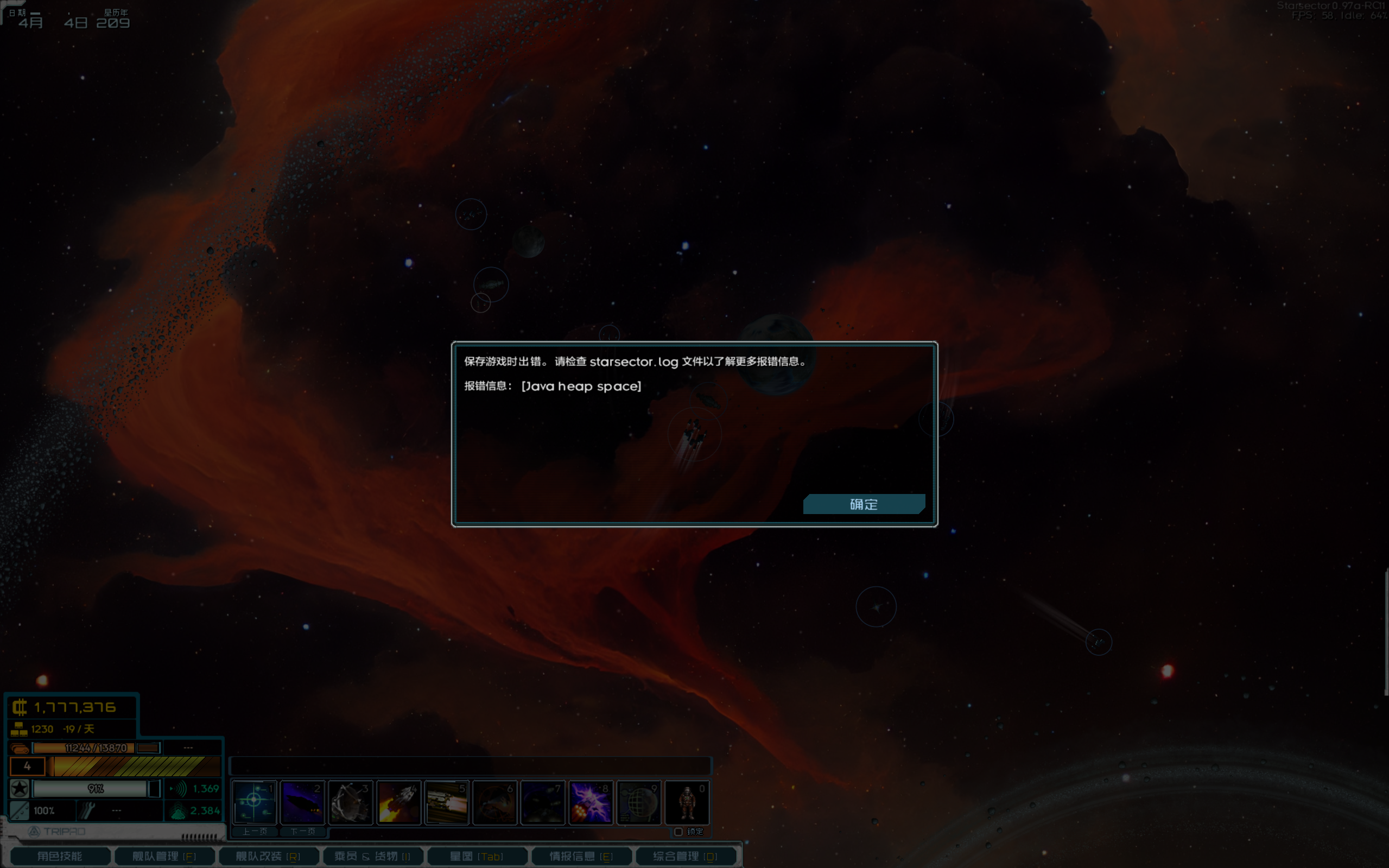Open the 乘员 & 货物 cargo tab
1389x868 pixels.
372,856
